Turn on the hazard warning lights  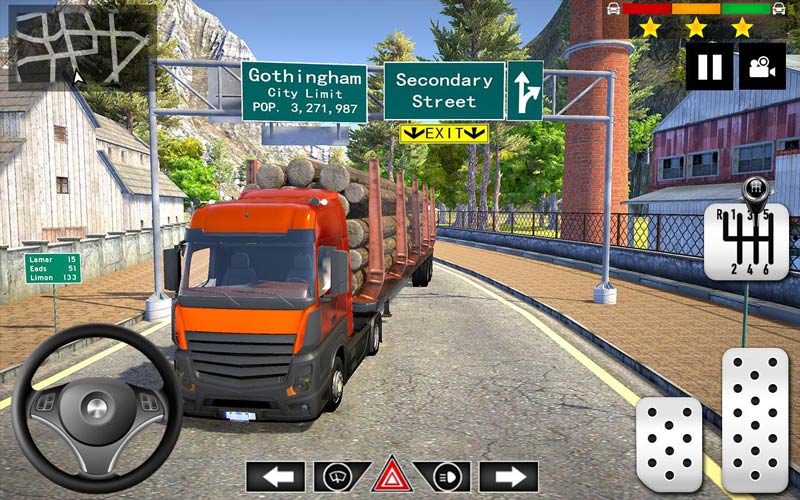(x=392, y=476)
